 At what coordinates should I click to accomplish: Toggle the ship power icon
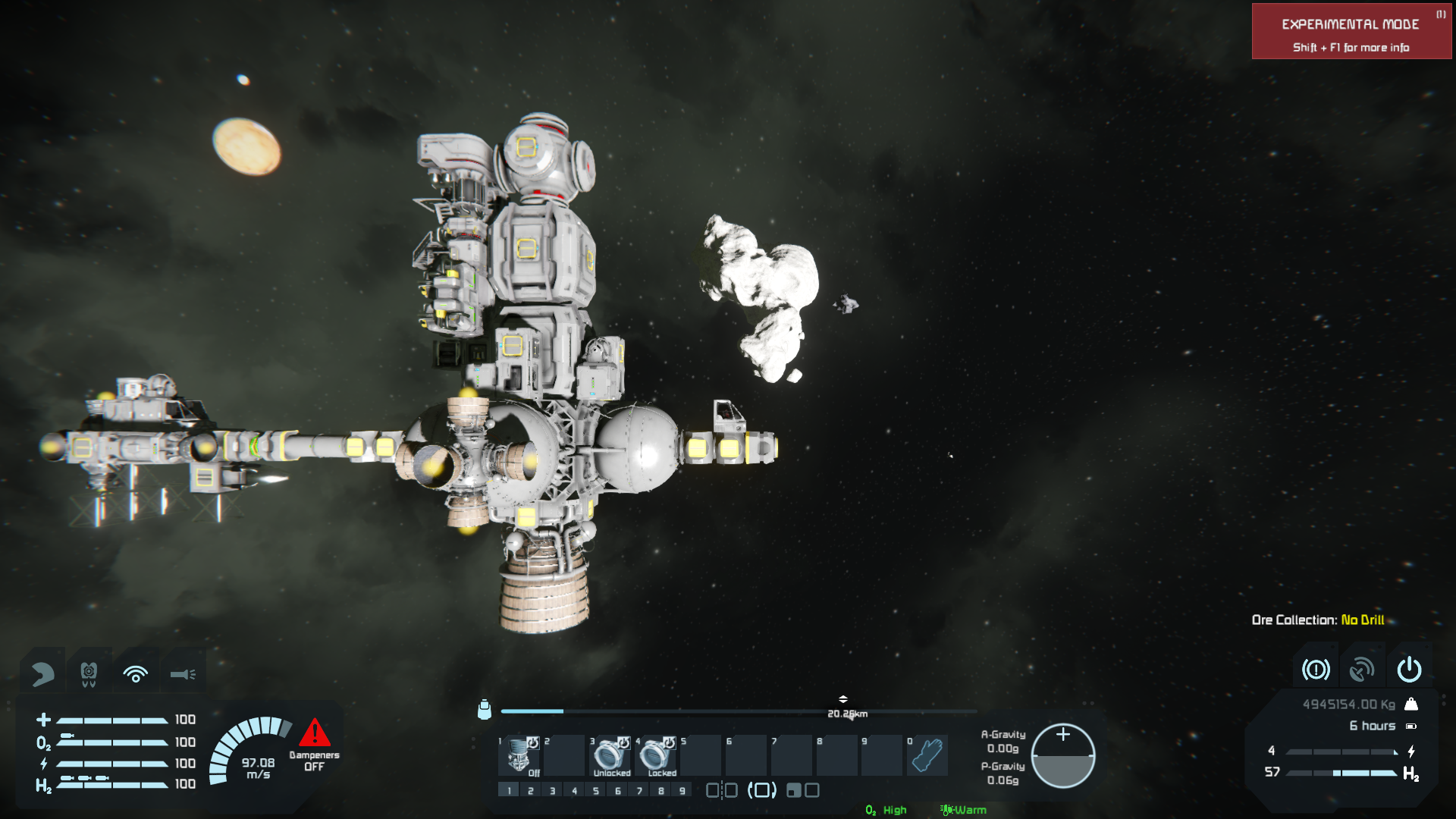(x=1409, y=670)
